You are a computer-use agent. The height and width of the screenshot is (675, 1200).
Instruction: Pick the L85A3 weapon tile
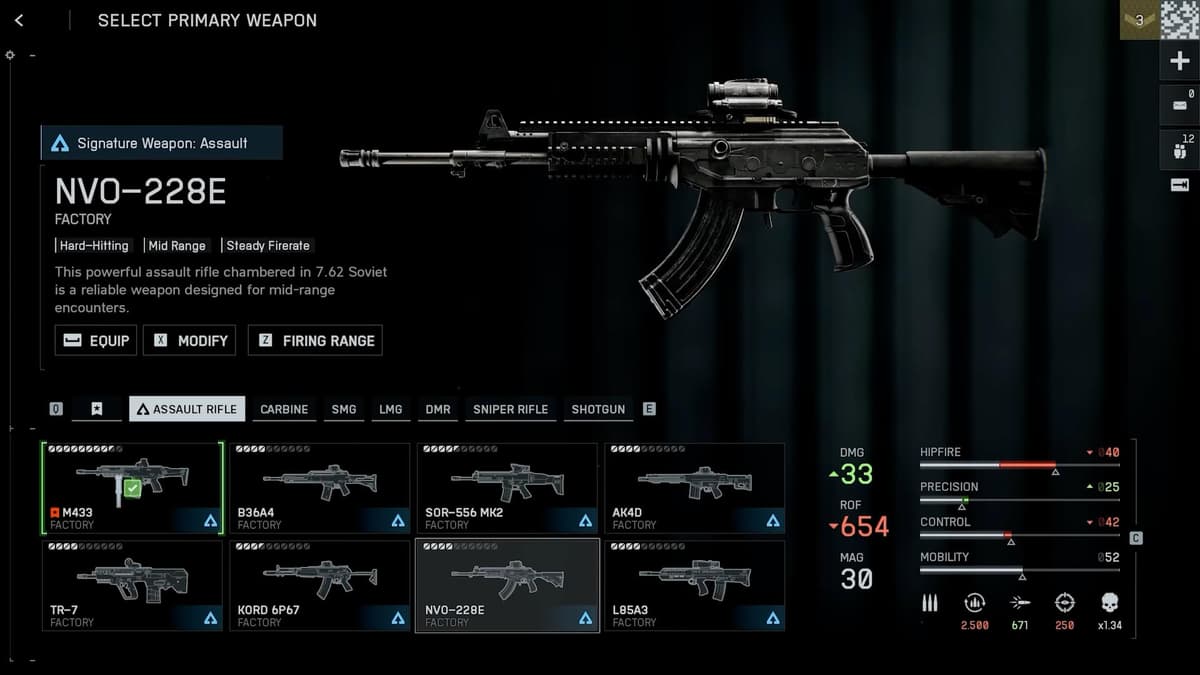[x=694, y=585]
